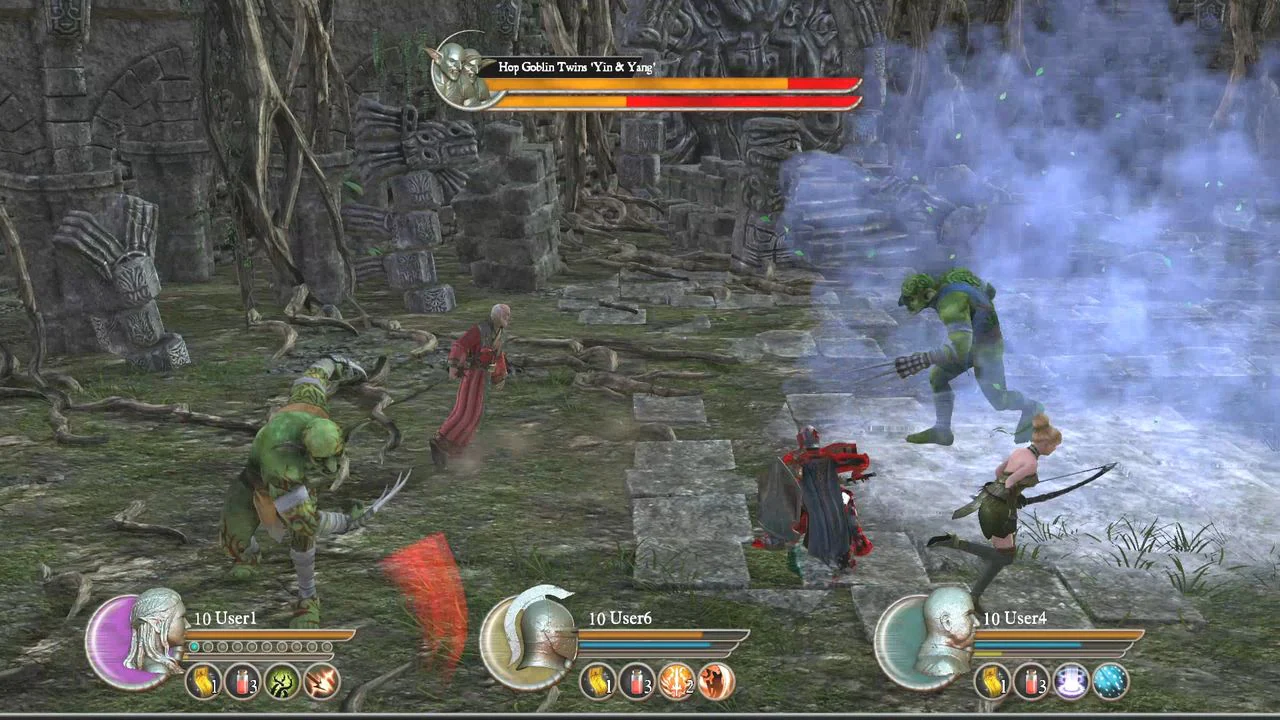Use User1's red health potion
This screenshot has width=1280, height=720.
coord(244,683)
